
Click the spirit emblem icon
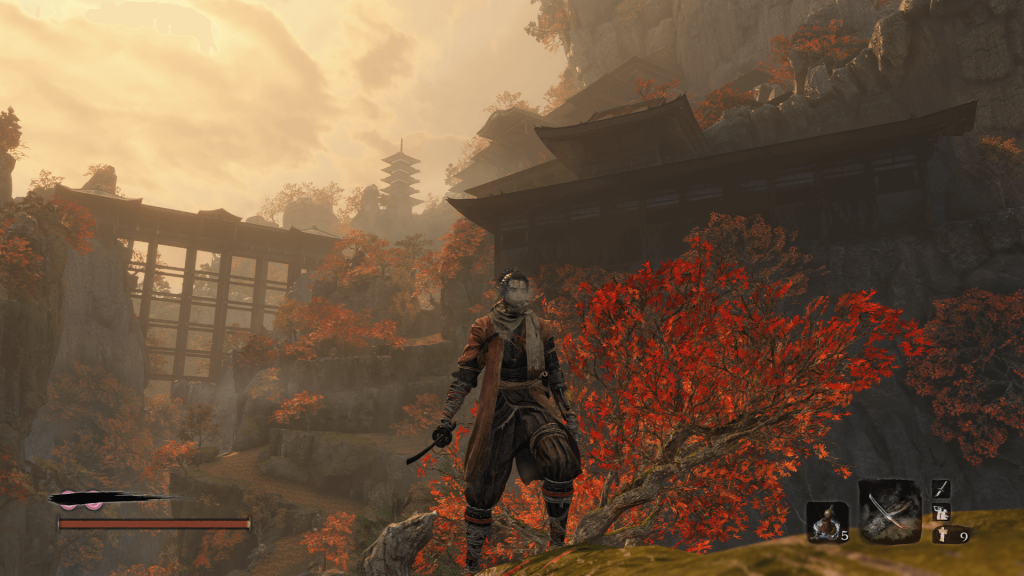[943, 535]
